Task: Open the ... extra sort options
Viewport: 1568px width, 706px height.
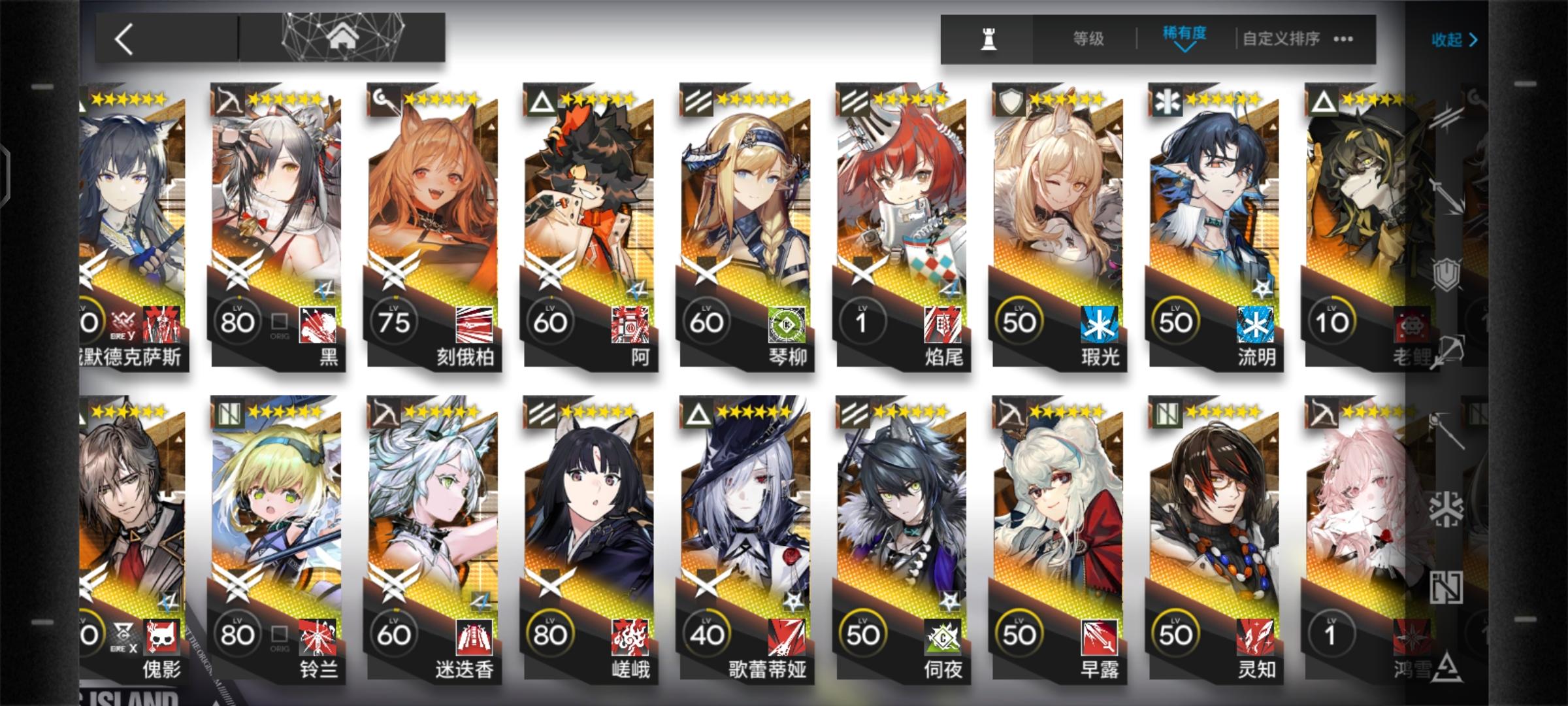Action: (x=1343, y=39)
